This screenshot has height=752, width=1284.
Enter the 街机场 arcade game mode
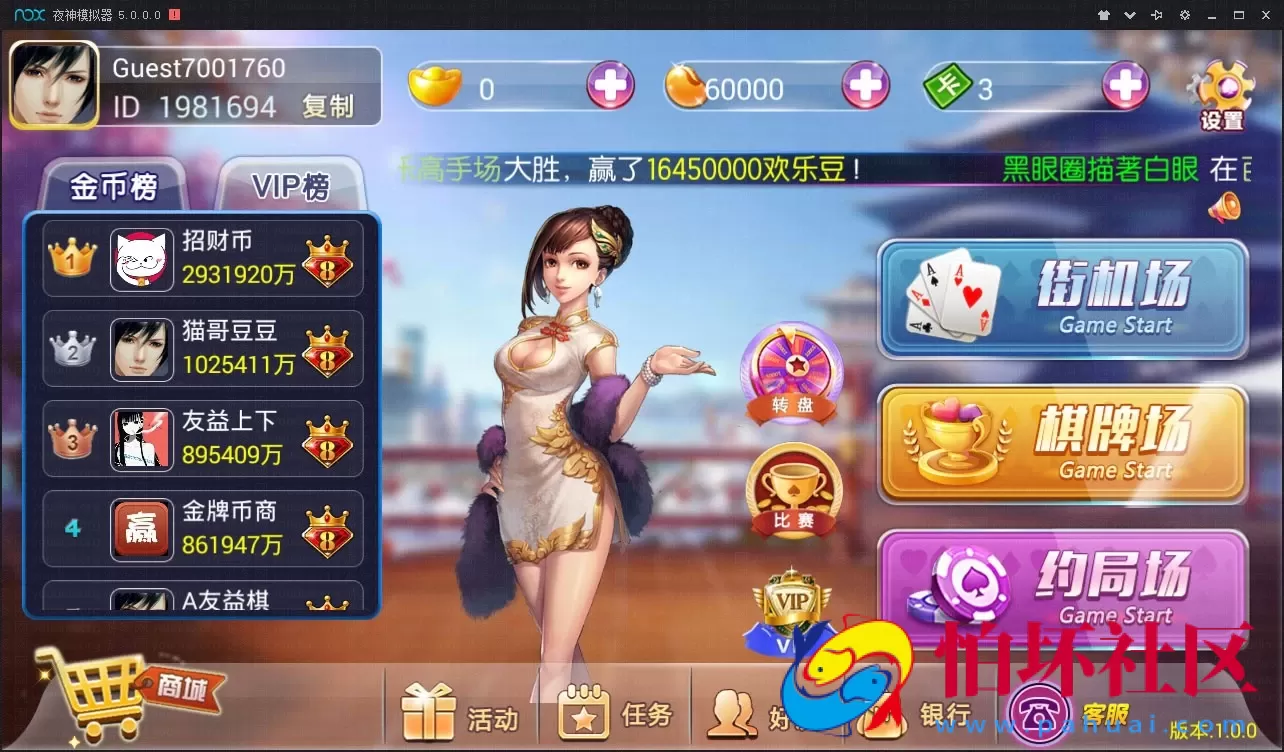click(1062, 298)
